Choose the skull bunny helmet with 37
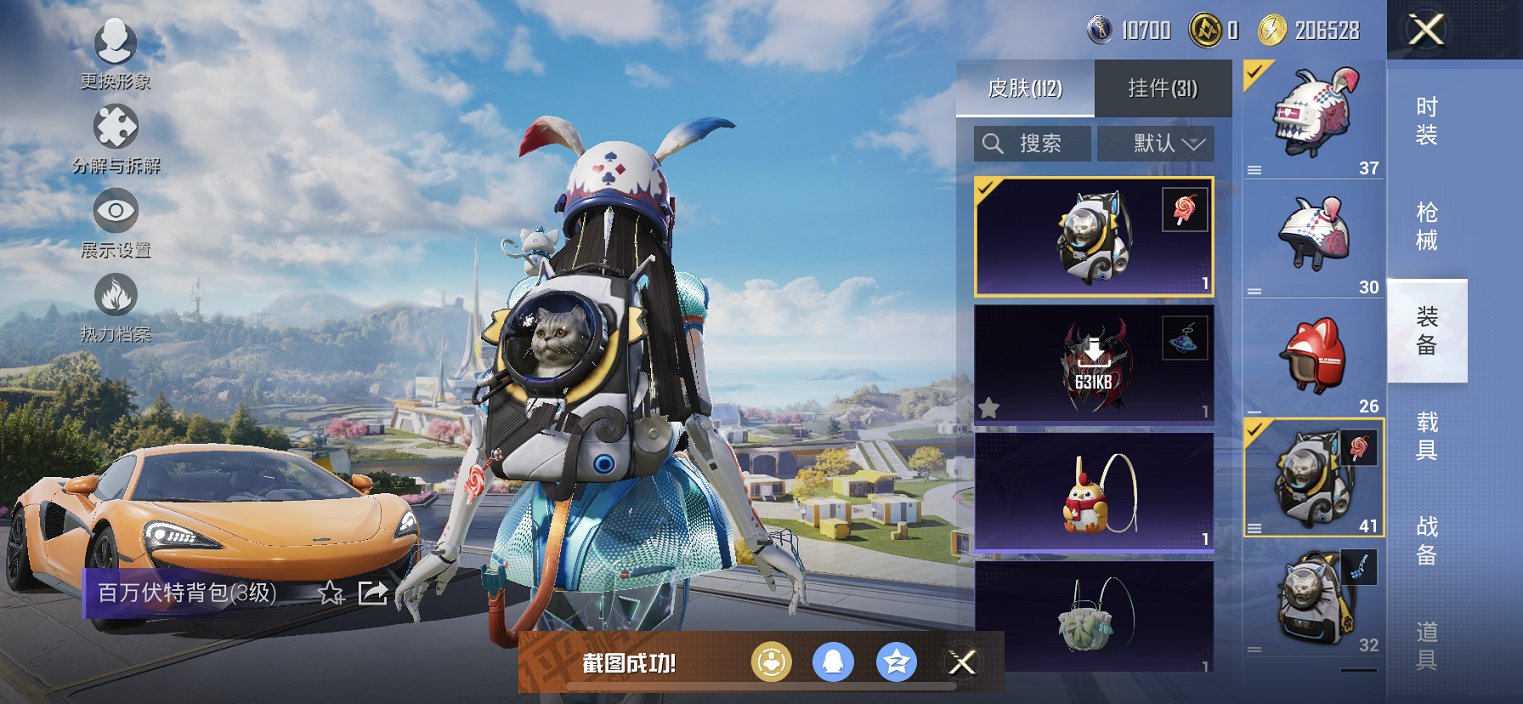Viewport: 1523px width, 704px height. tap(1314, 120)
